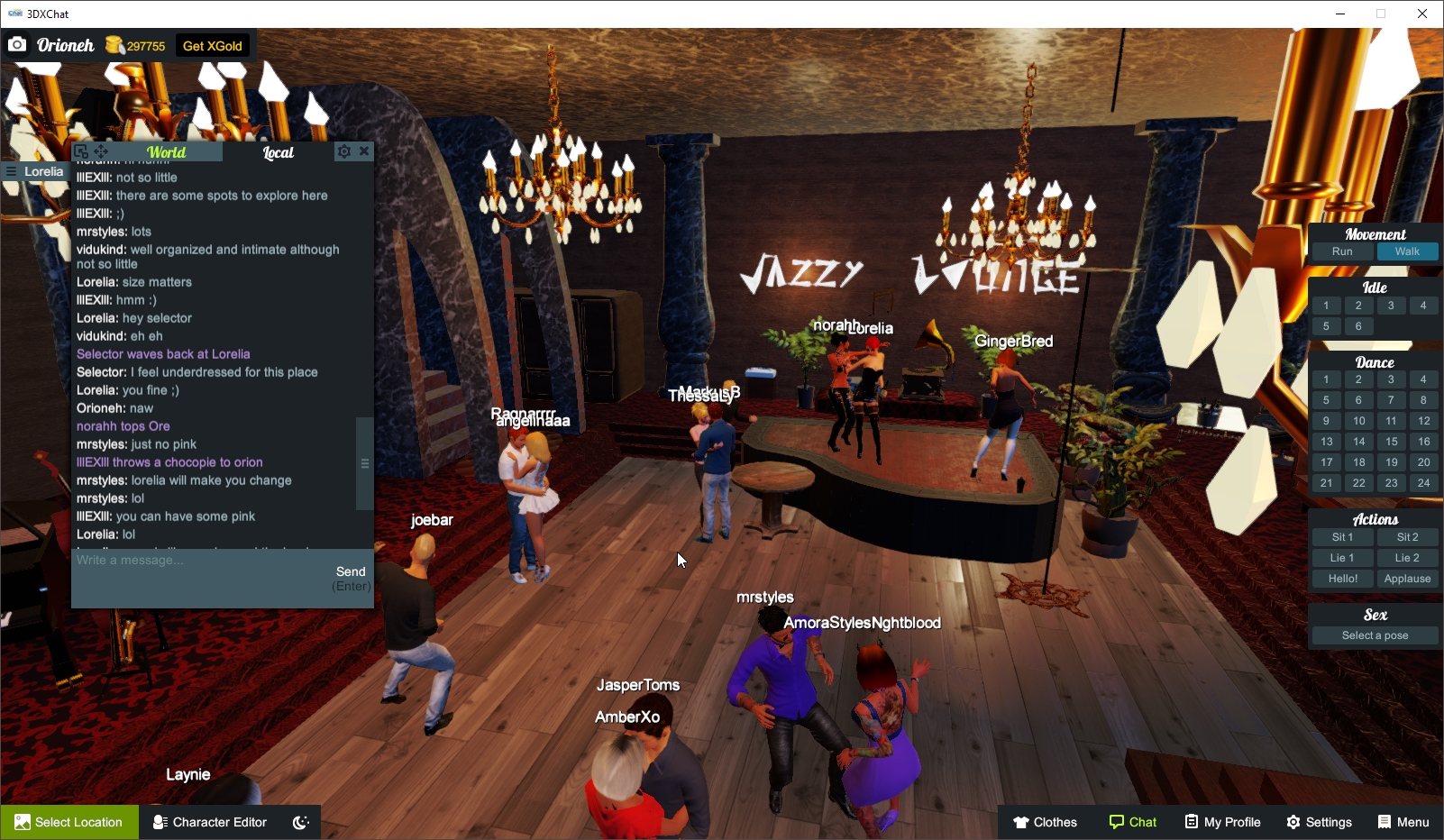Select Idle animation 5
Viewport: 1444px width, 840px height.
[x=1326, y=325]
